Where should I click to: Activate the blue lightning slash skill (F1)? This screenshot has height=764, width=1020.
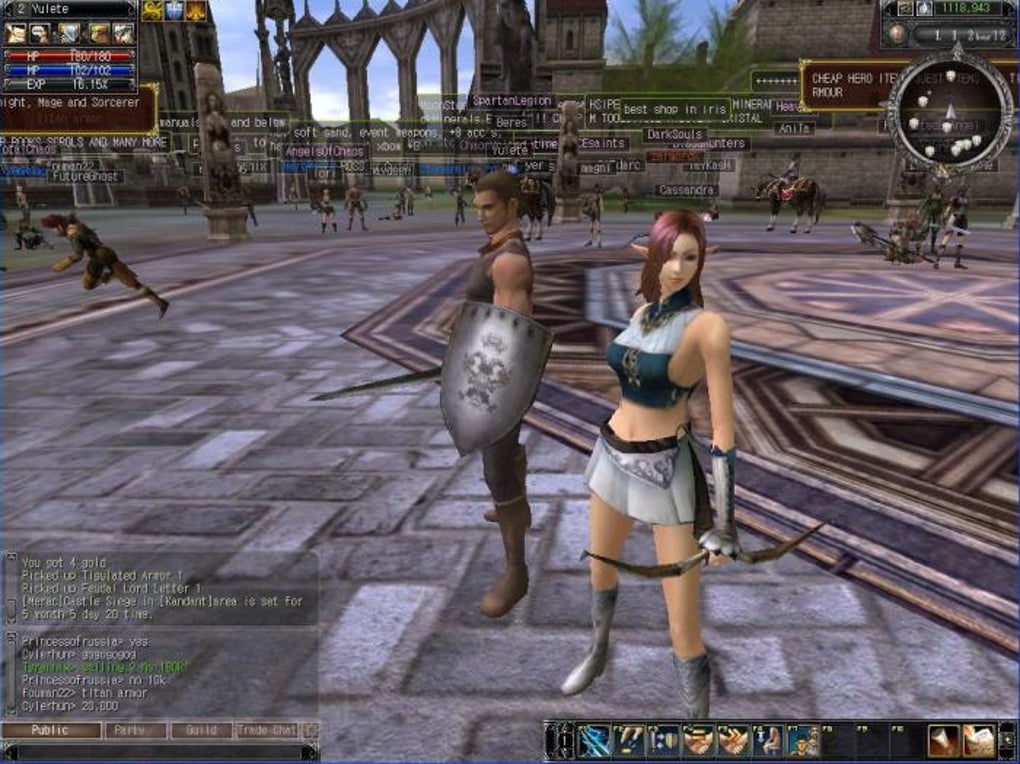pos(594,740)
